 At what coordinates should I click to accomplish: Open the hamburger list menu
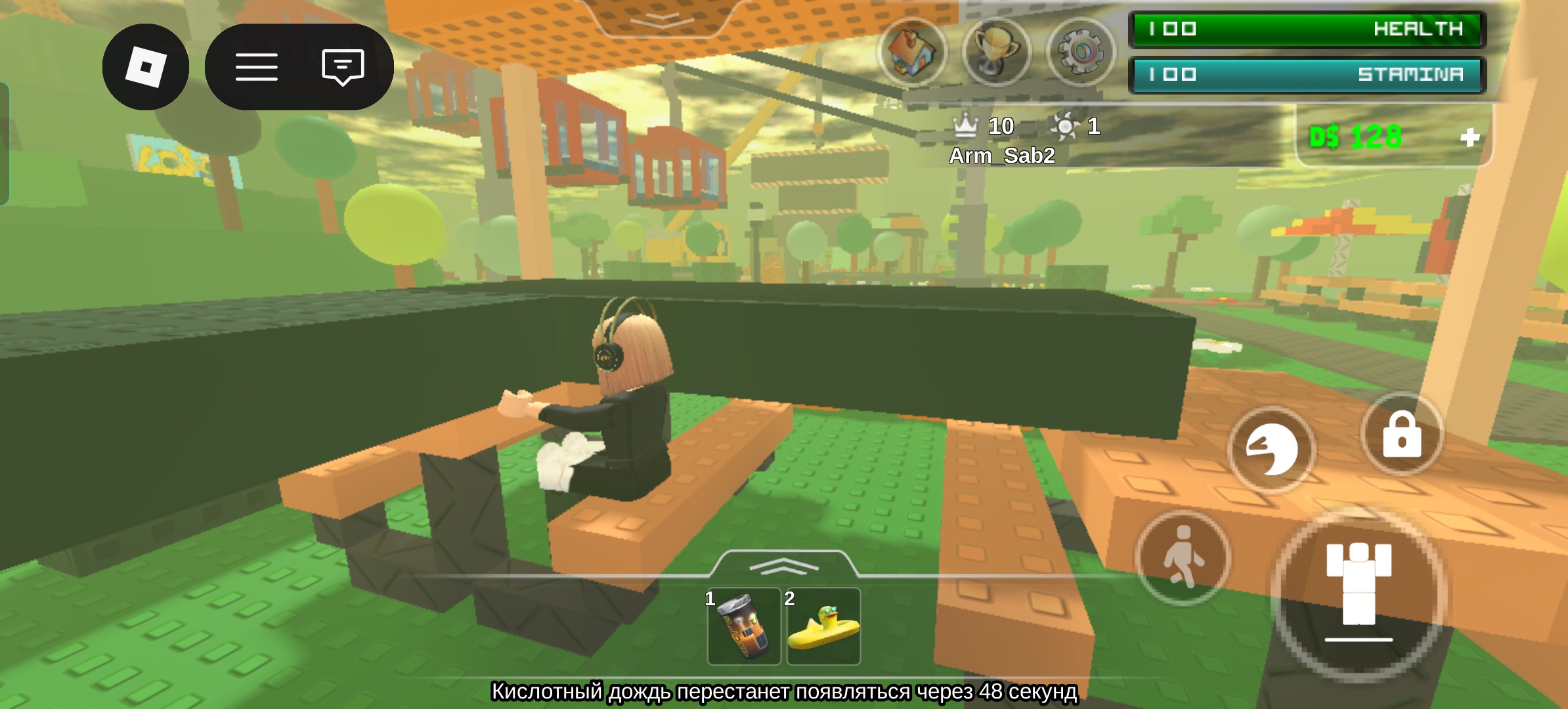(x=256, y=66)
